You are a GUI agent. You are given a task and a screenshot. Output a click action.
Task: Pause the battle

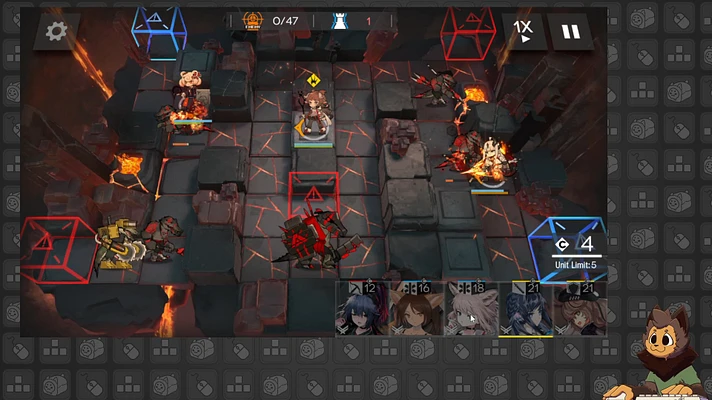pyautogui.click(x=570, y=31)
